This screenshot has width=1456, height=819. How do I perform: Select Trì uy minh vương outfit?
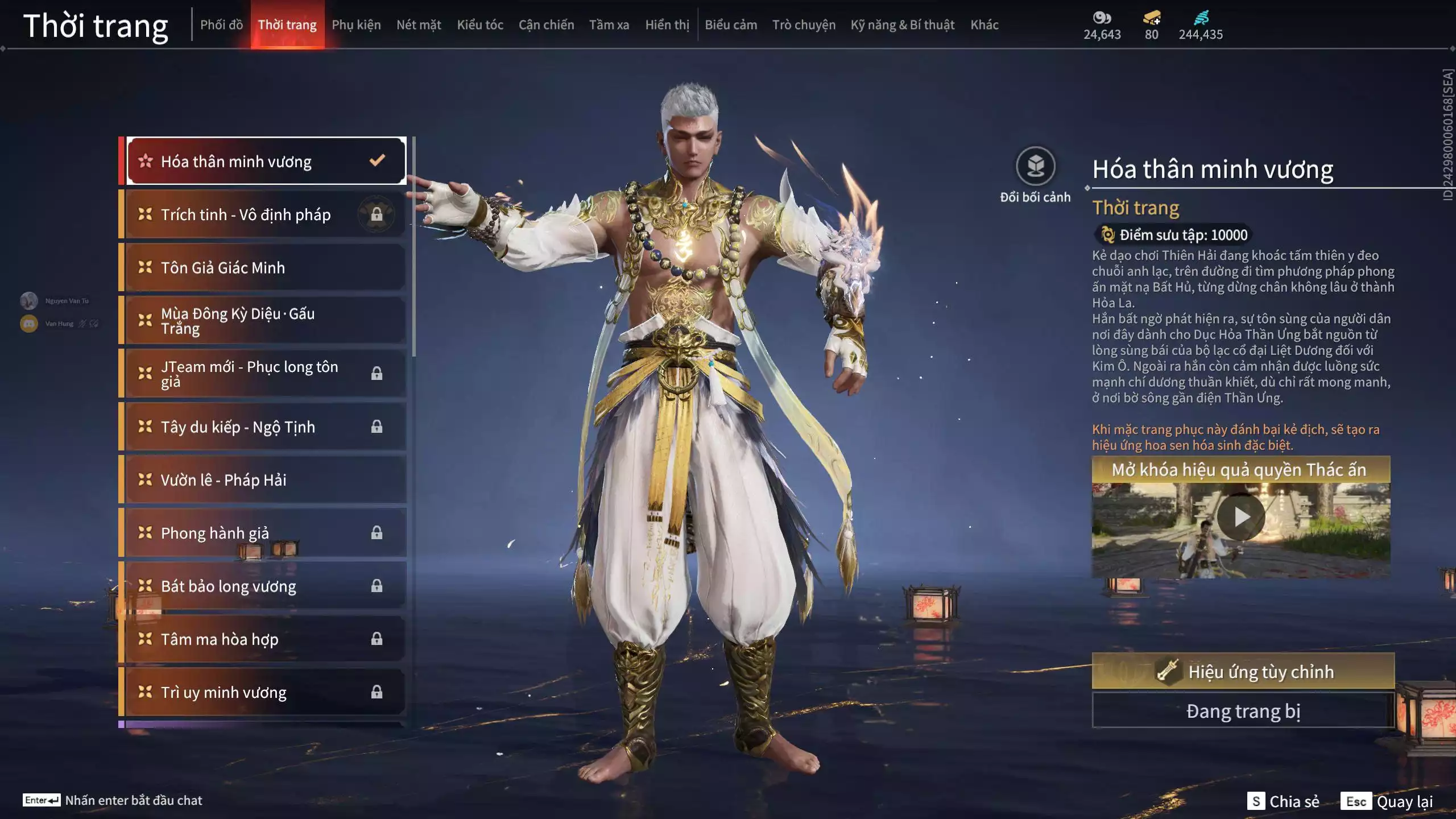(266, 692)
